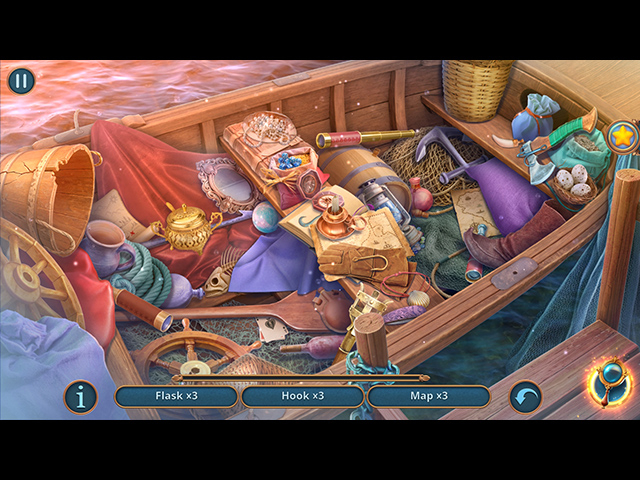The width and height of the screenshot is (640, 480).
Task: Select the Flask x3 objective
Action: click(176, 396)
